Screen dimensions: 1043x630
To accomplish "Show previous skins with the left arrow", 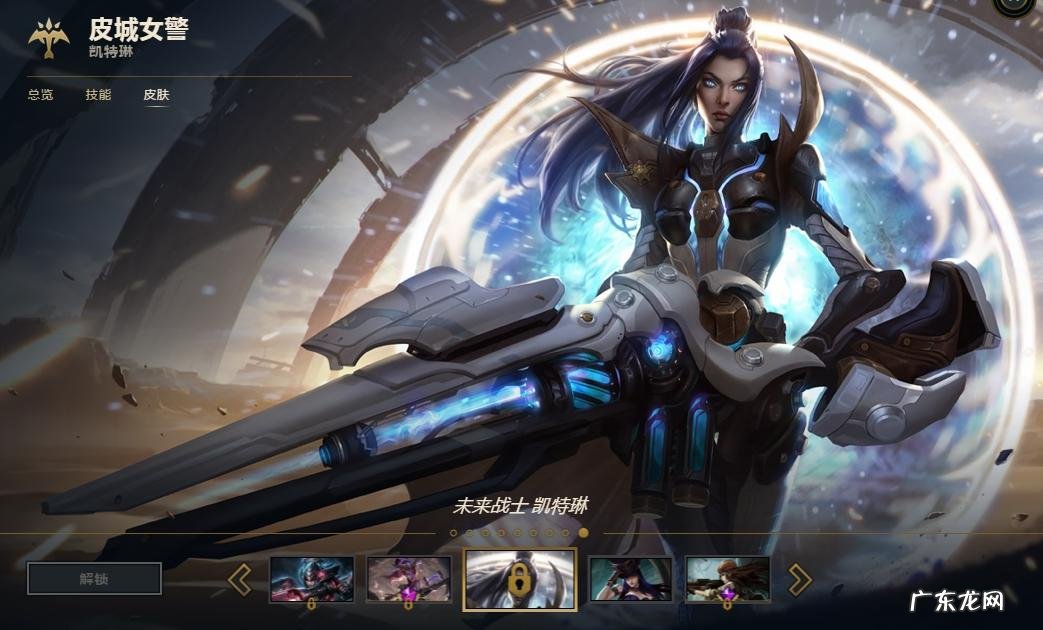I will (x=239, y=579).
